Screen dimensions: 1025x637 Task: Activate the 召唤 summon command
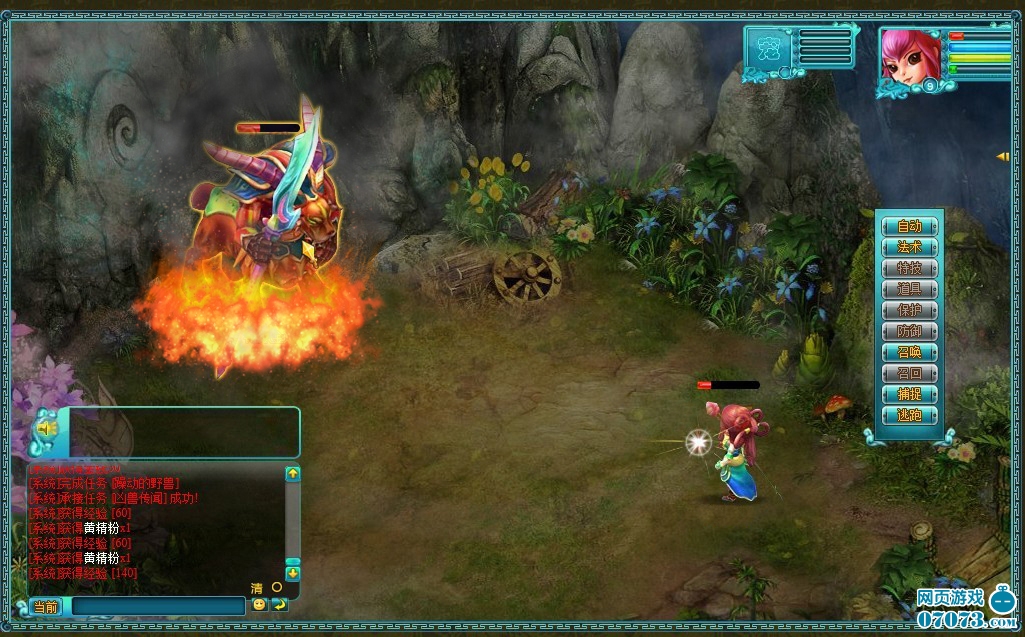pyautogui.click(x=909, y=352)
